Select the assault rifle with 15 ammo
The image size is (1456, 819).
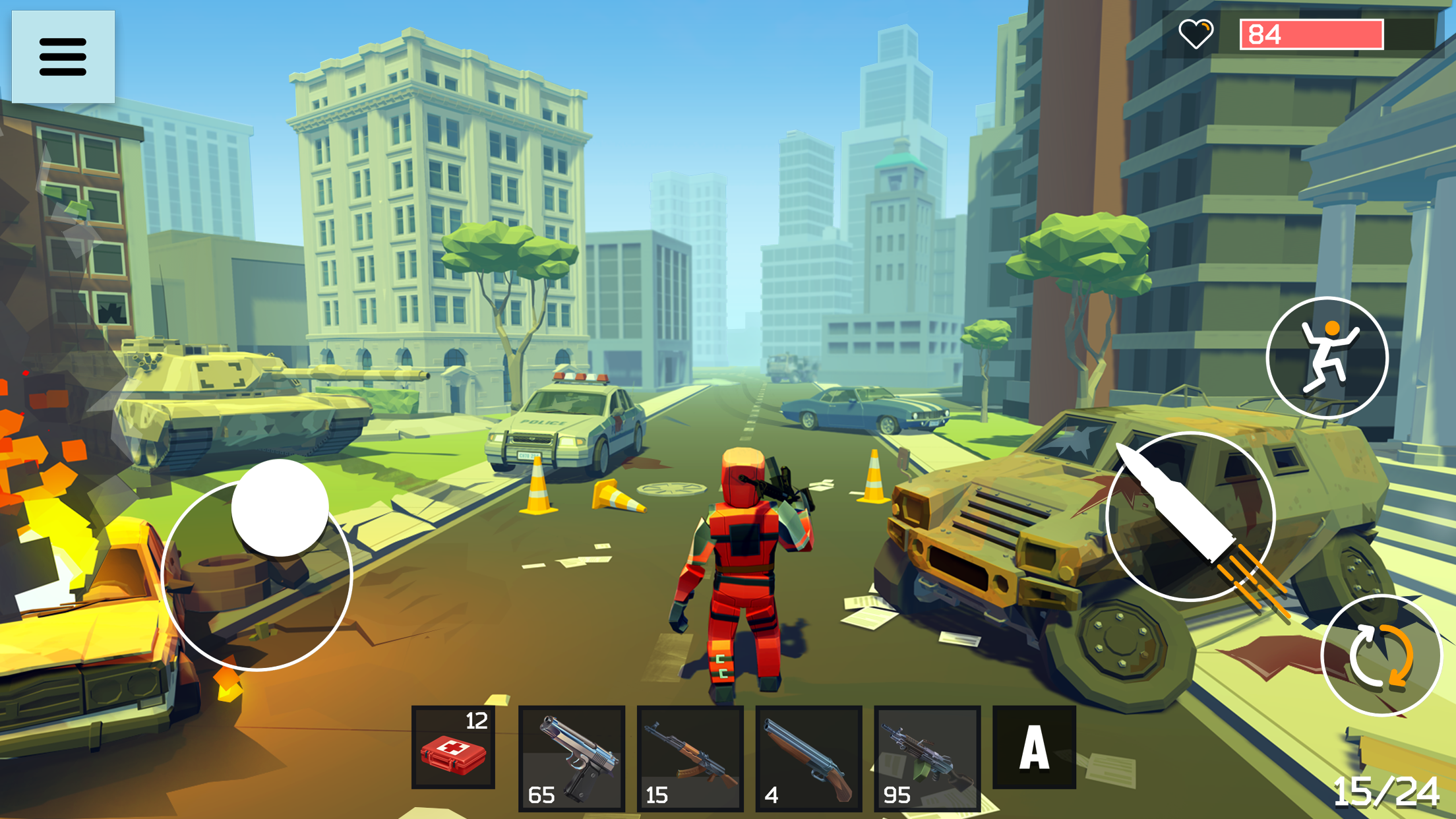click(690, 757)
